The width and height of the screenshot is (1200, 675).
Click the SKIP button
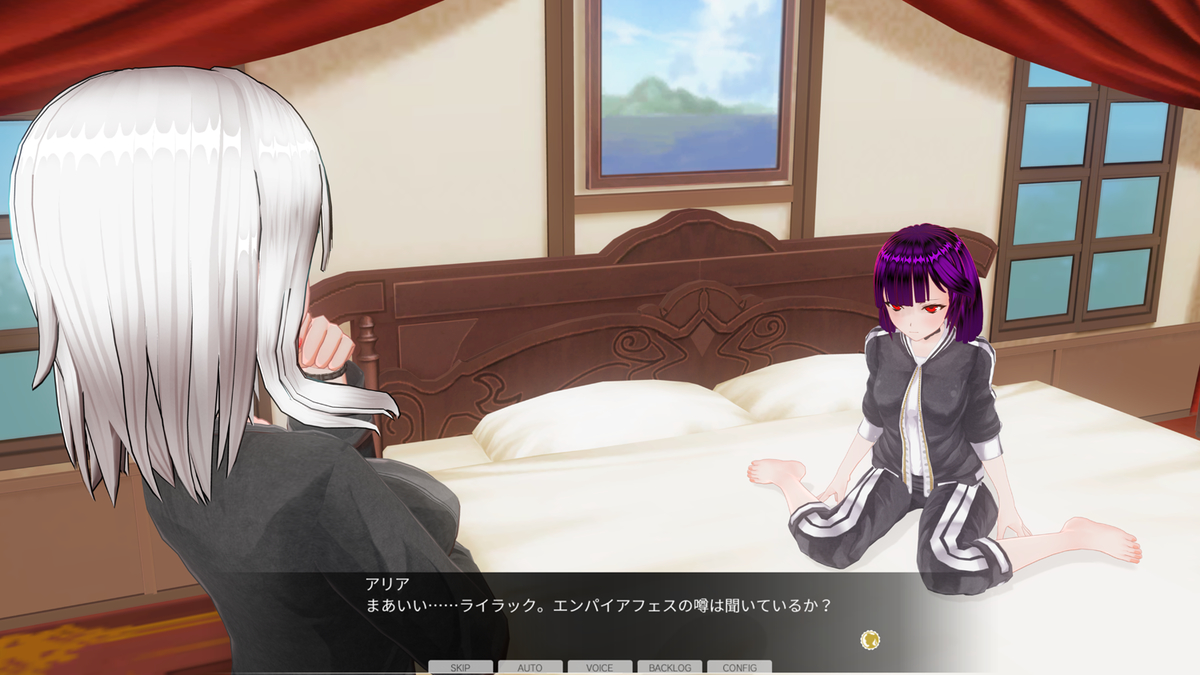coord(461,667)
